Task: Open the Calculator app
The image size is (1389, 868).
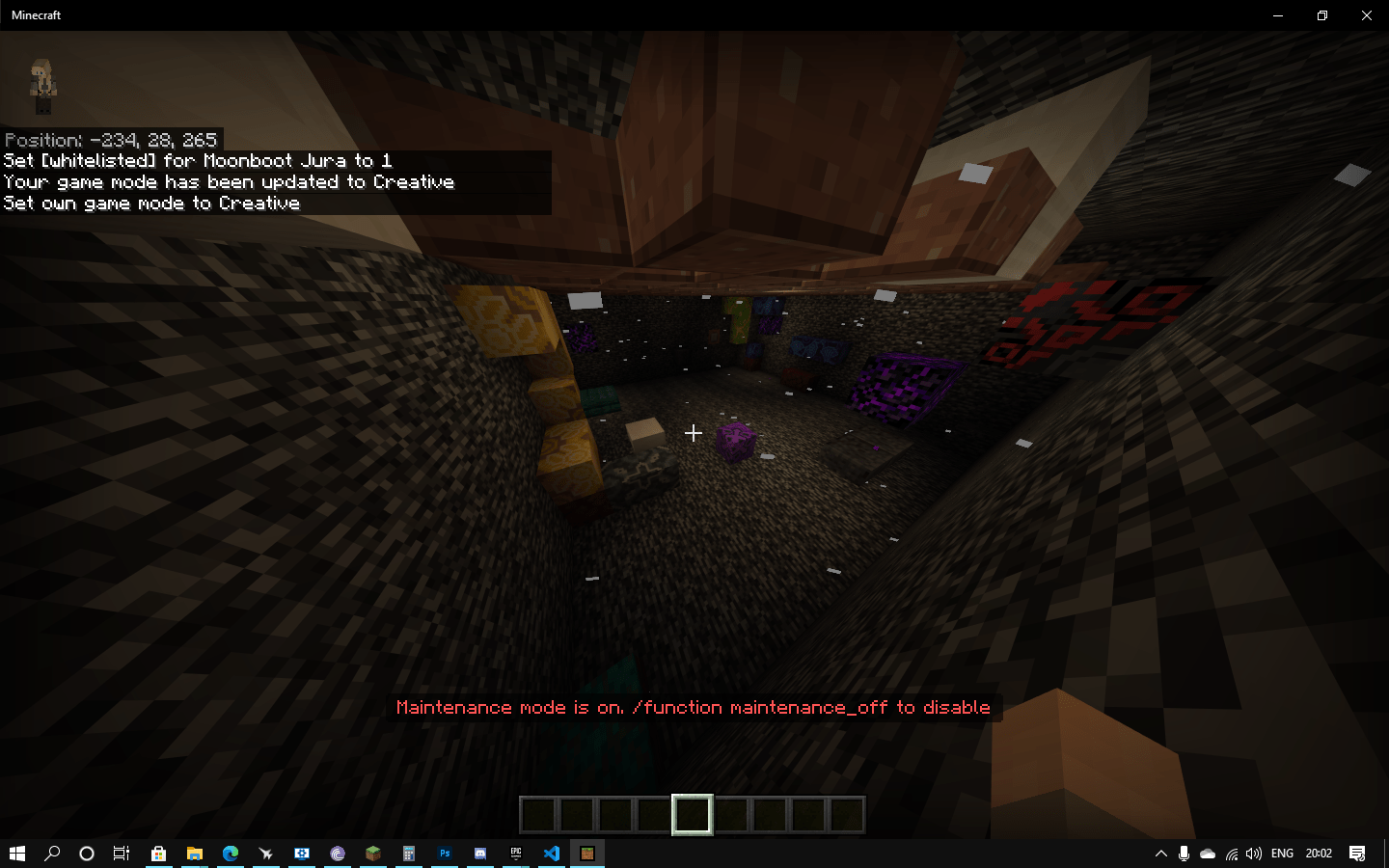Action: pos(409,854)
